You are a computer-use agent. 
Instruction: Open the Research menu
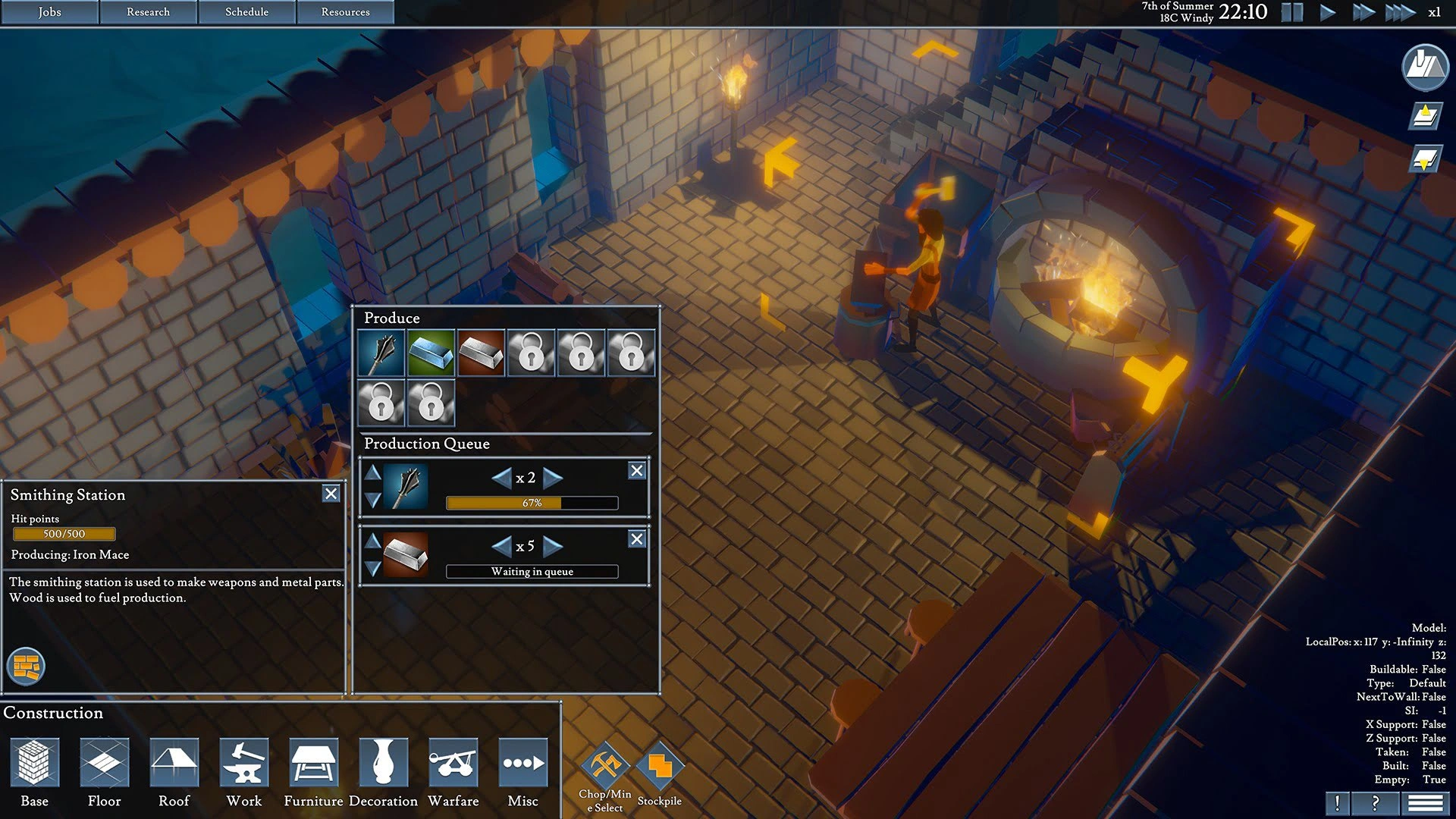148,12
